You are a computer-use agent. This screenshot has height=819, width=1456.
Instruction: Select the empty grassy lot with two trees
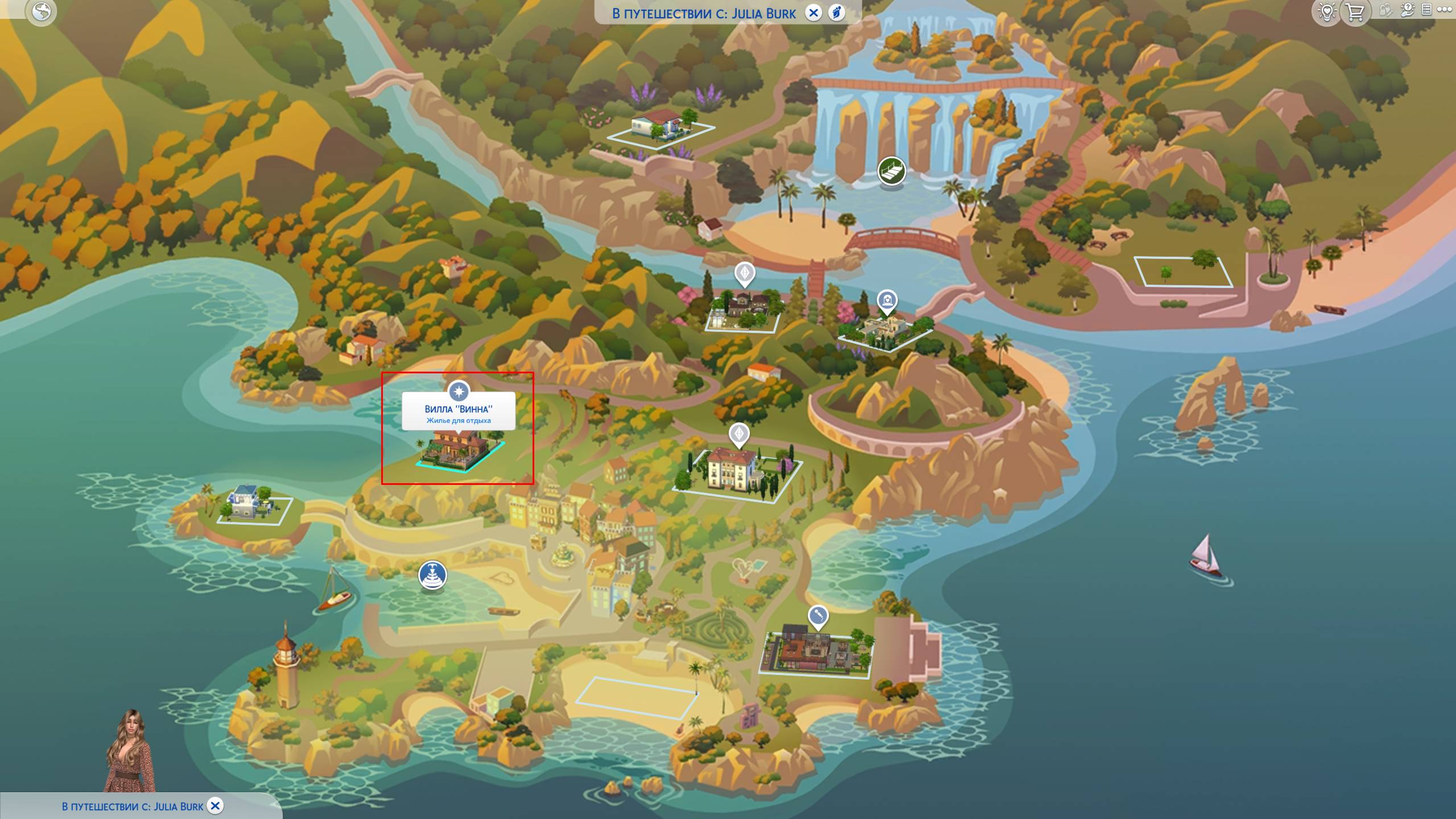pyautogui.click(x=1183, y=271)
